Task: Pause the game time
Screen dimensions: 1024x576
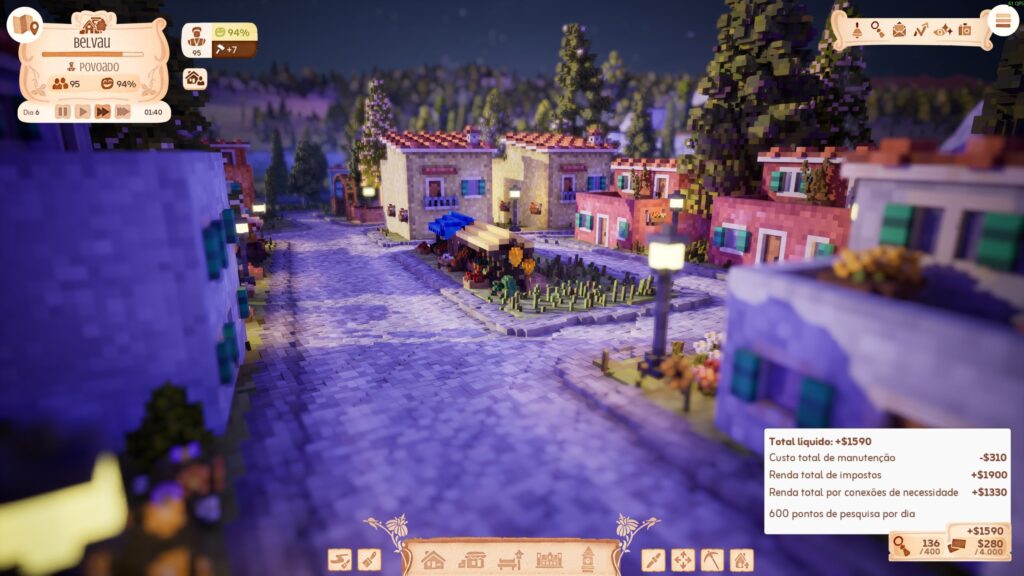Action: click(63, 112)
